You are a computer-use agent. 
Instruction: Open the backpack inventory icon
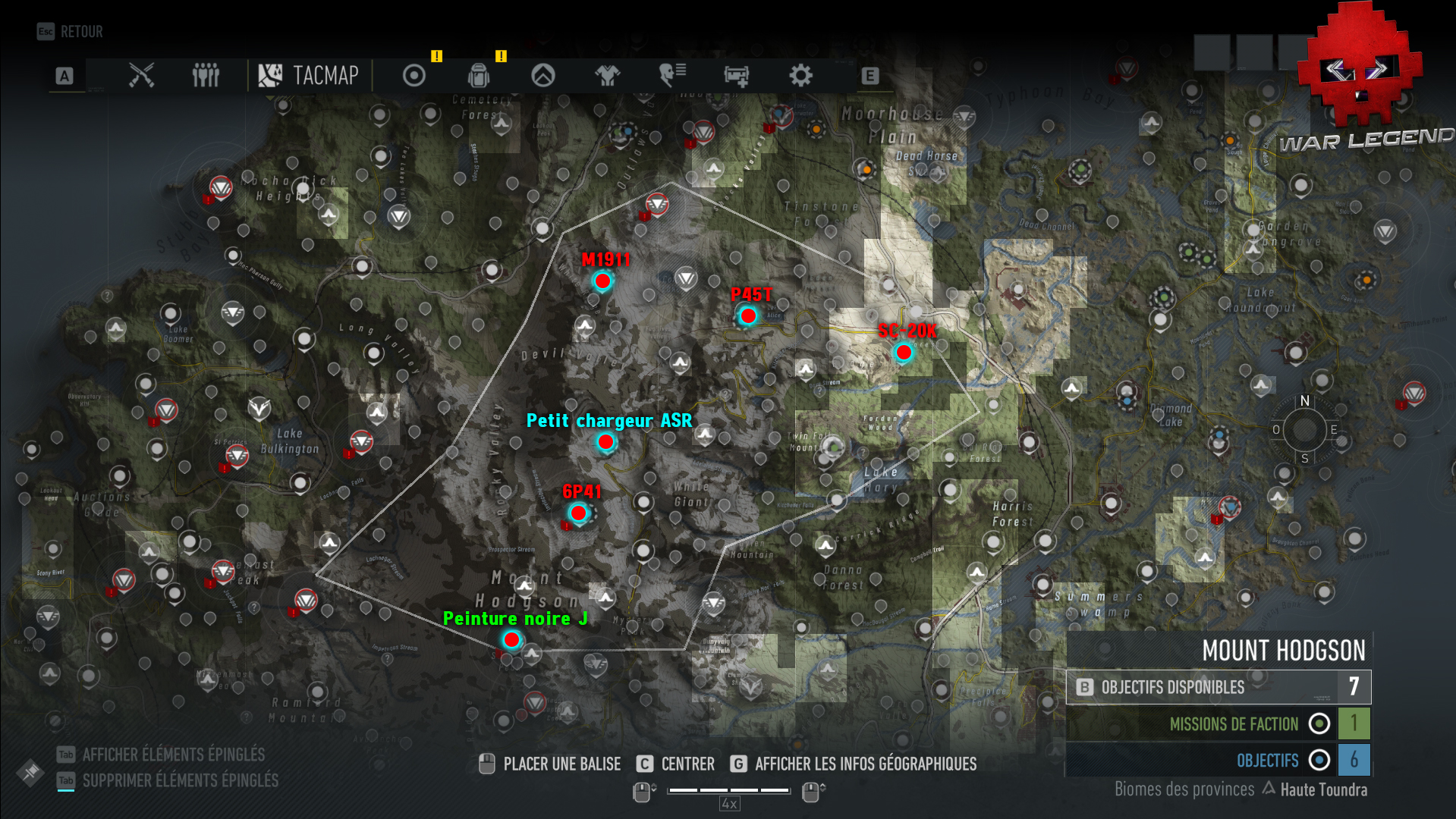[478, 76]
